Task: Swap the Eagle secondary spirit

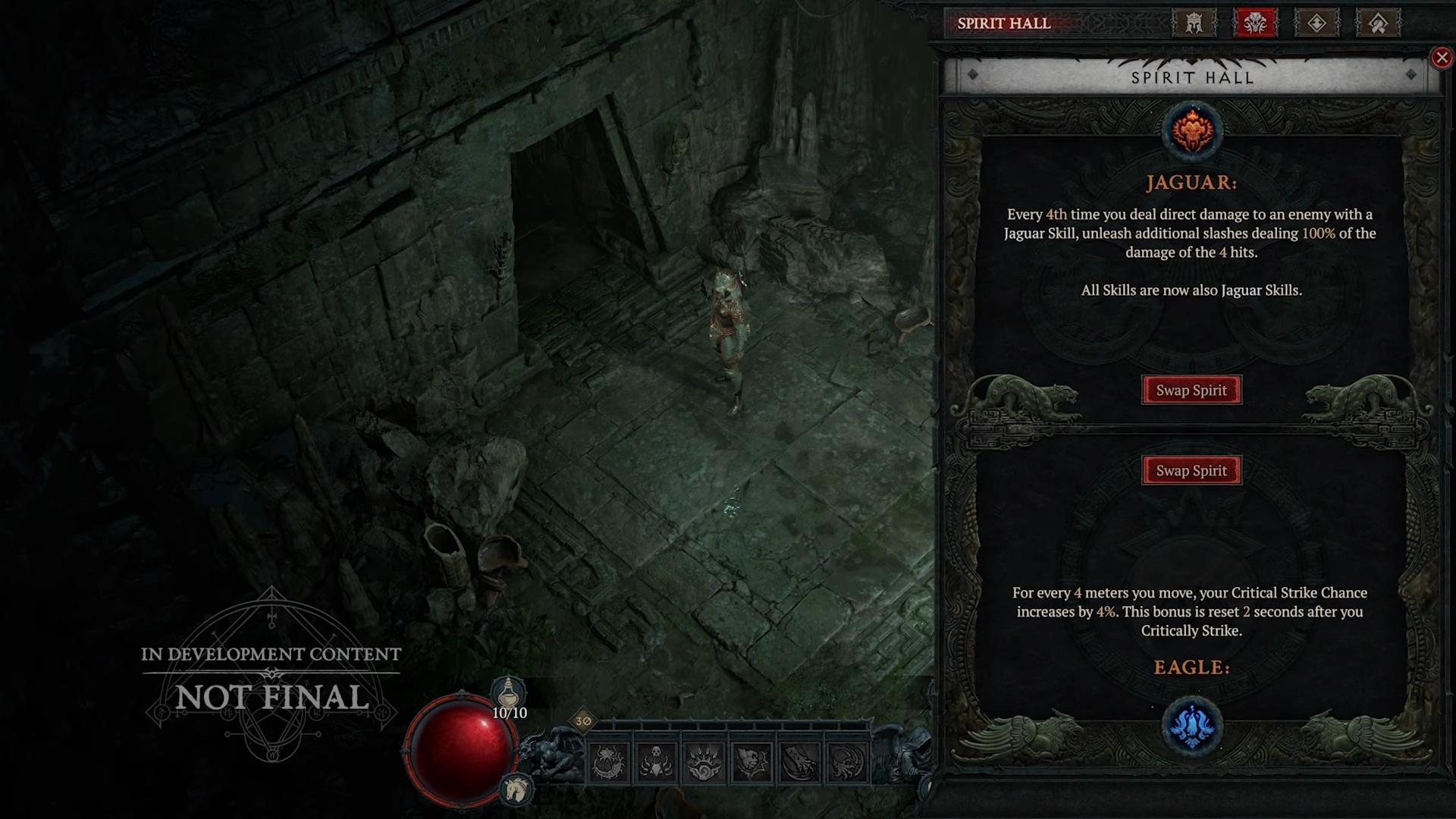Action: click(x=1191, y=471)
